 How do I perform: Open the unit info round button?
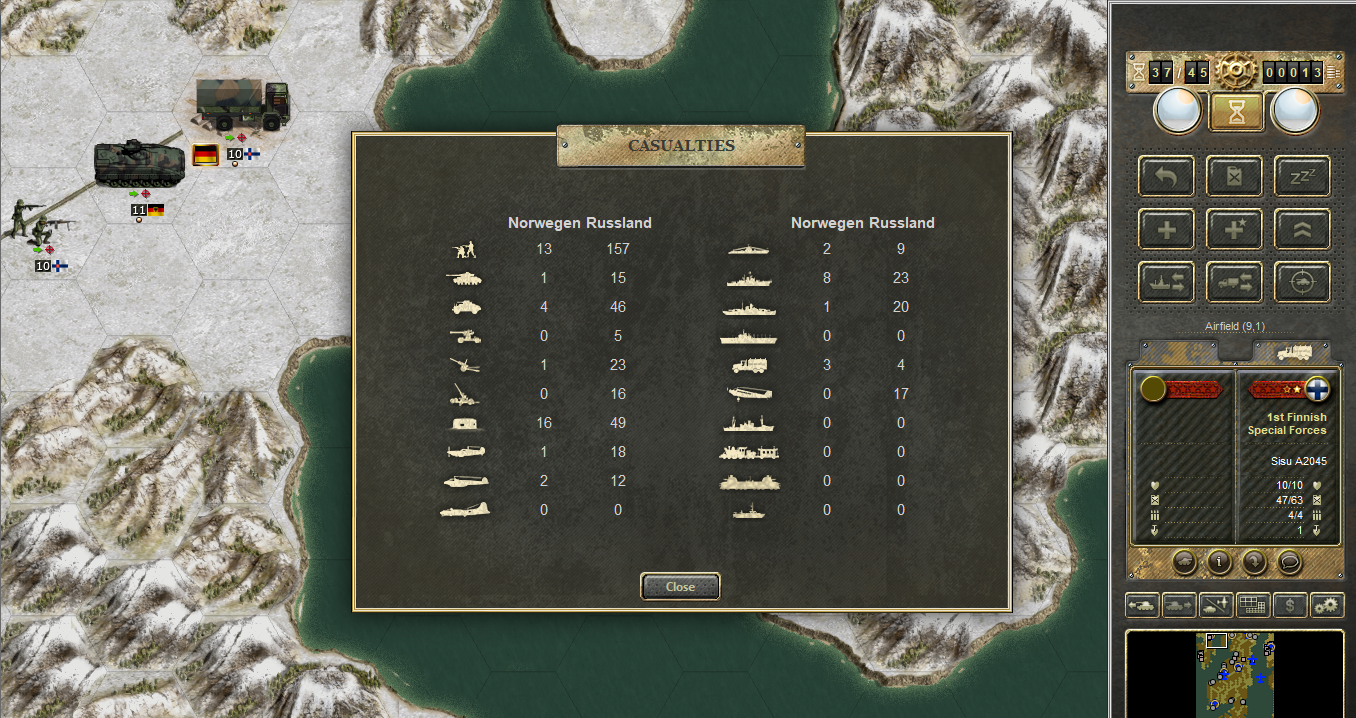[1219, 562]
